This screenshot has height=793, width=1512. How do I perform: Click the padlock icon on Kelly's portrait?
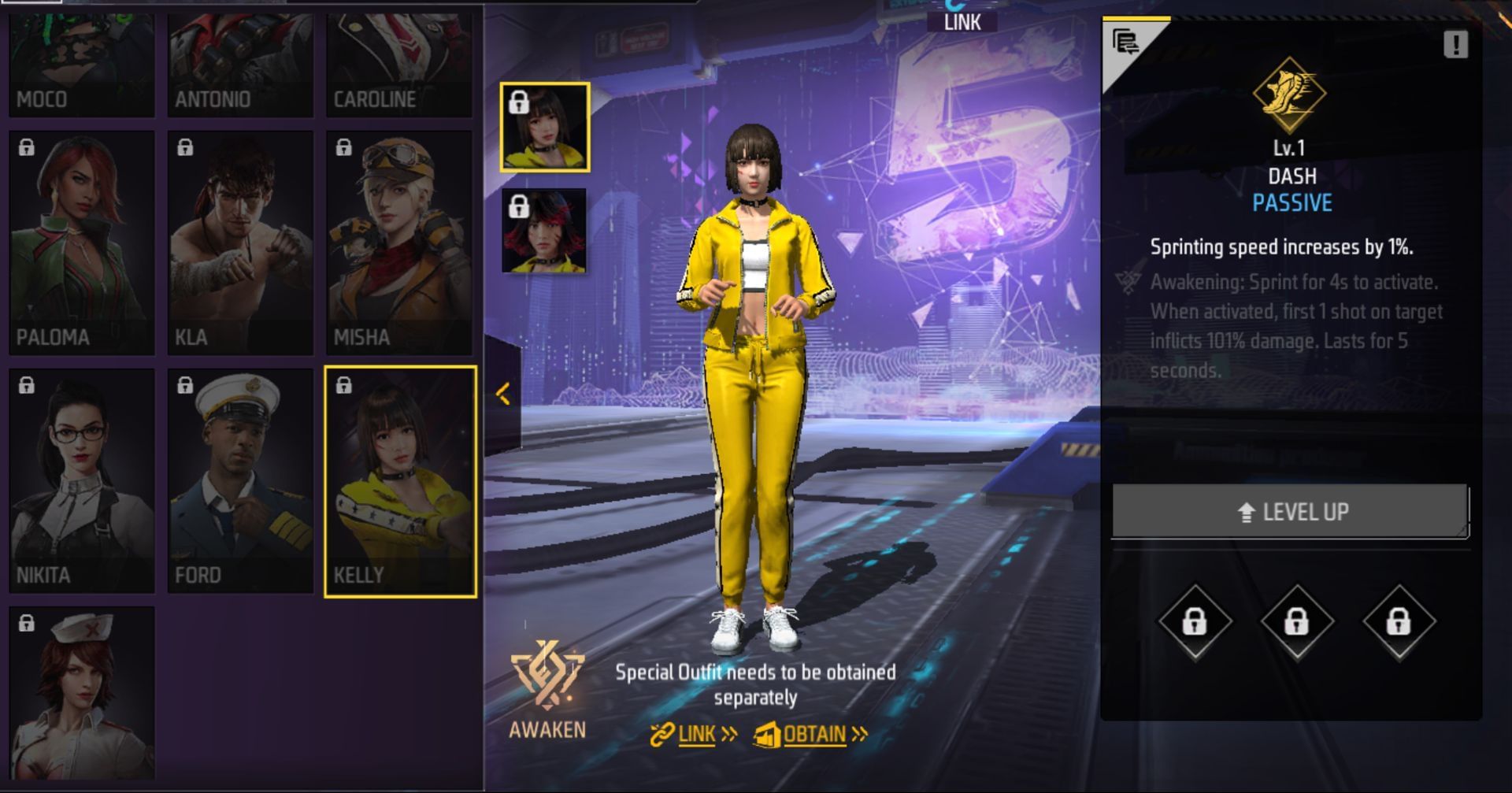tap(344, 386)
